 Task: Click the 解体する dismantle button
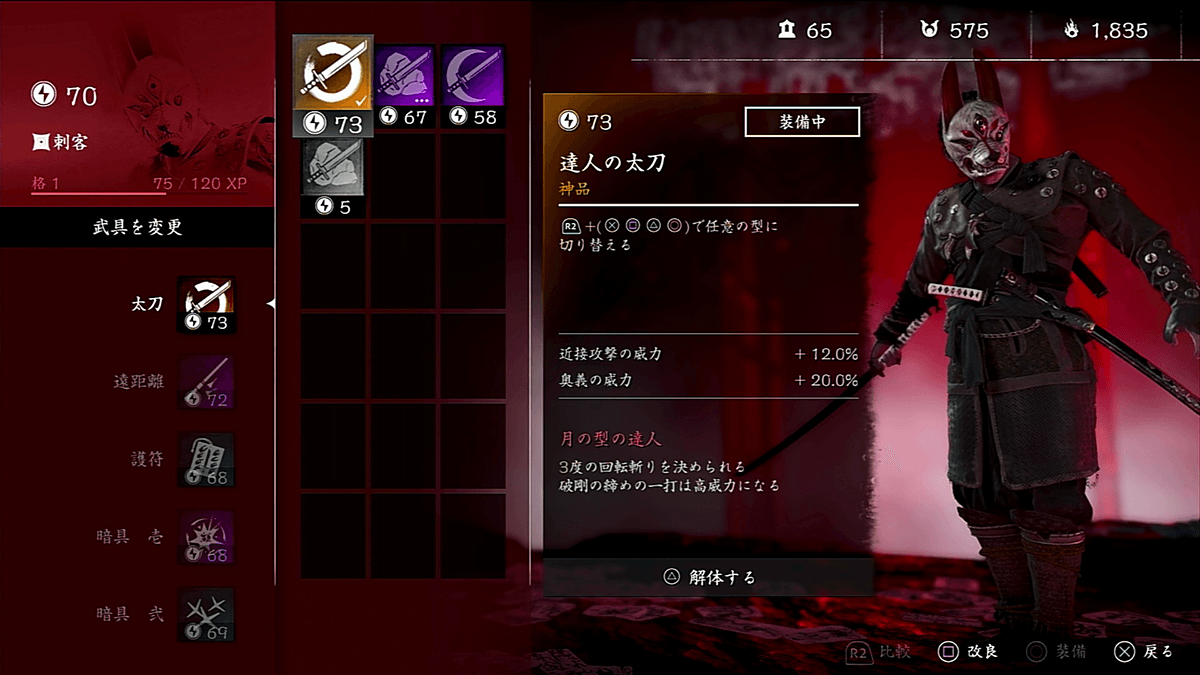point(709,577)
